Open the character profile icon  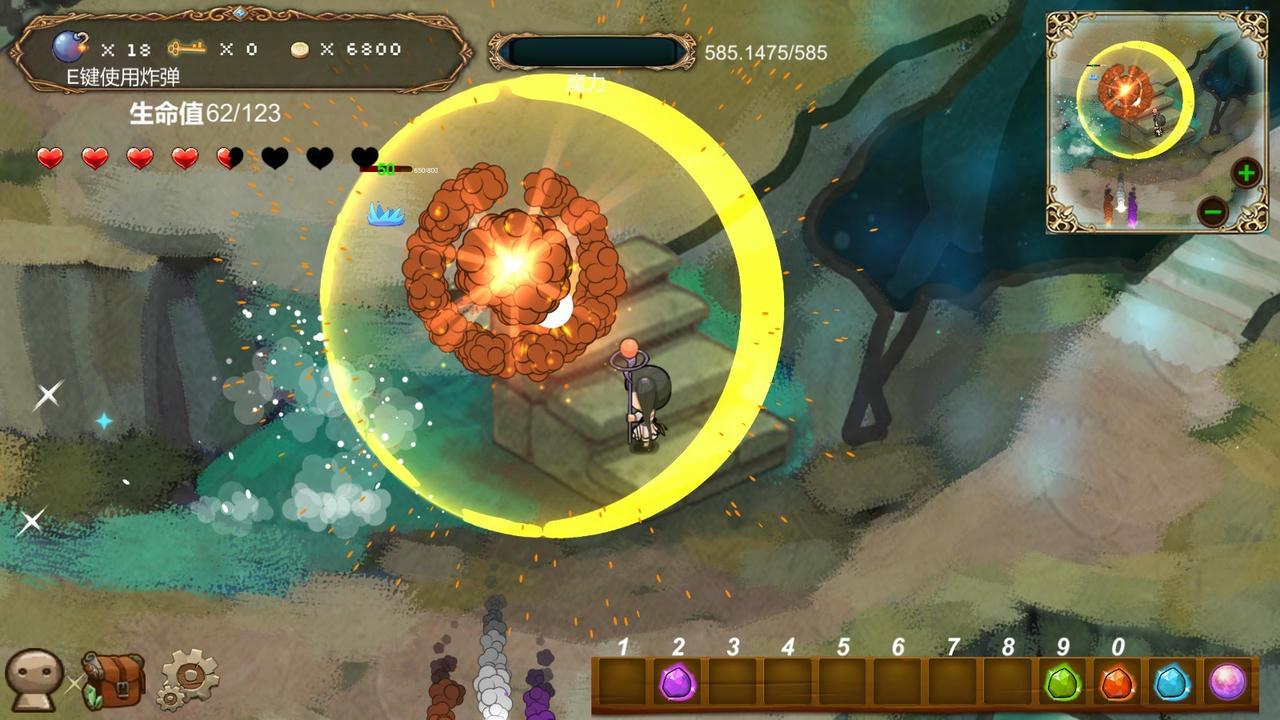click(34, 680)
